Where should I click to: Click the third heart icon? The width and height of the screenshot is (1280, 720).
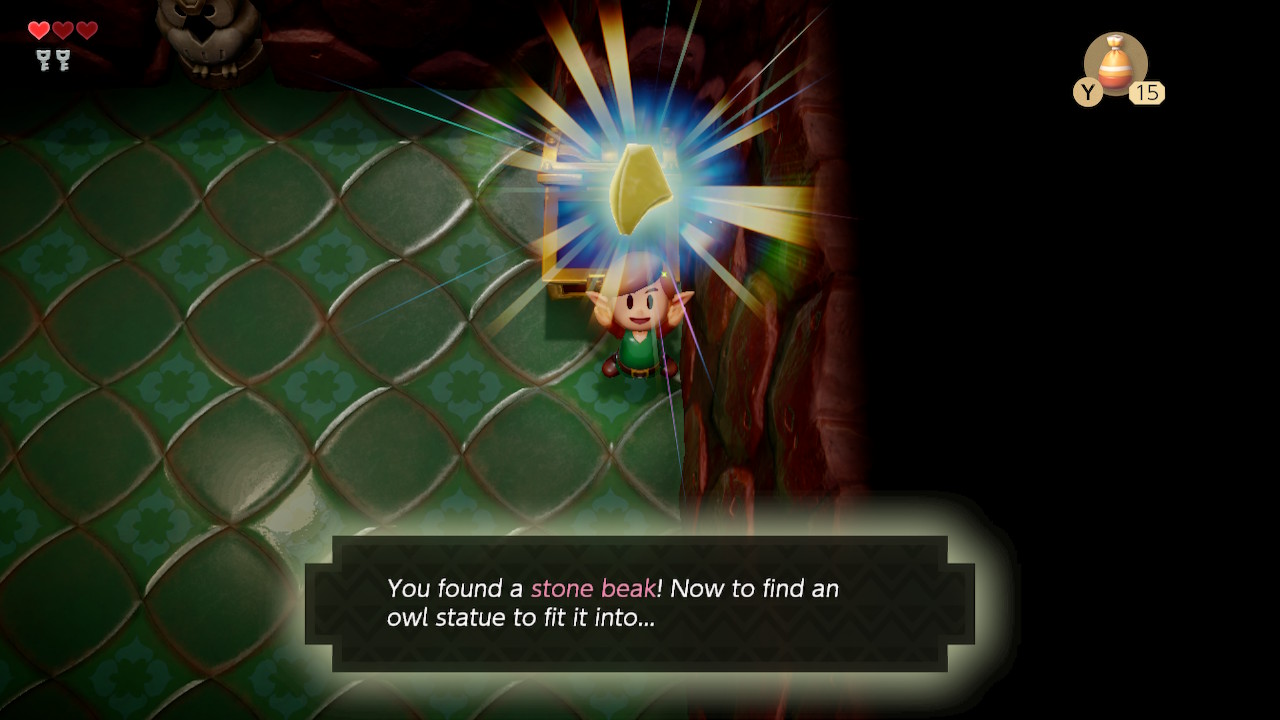[86, 30]
